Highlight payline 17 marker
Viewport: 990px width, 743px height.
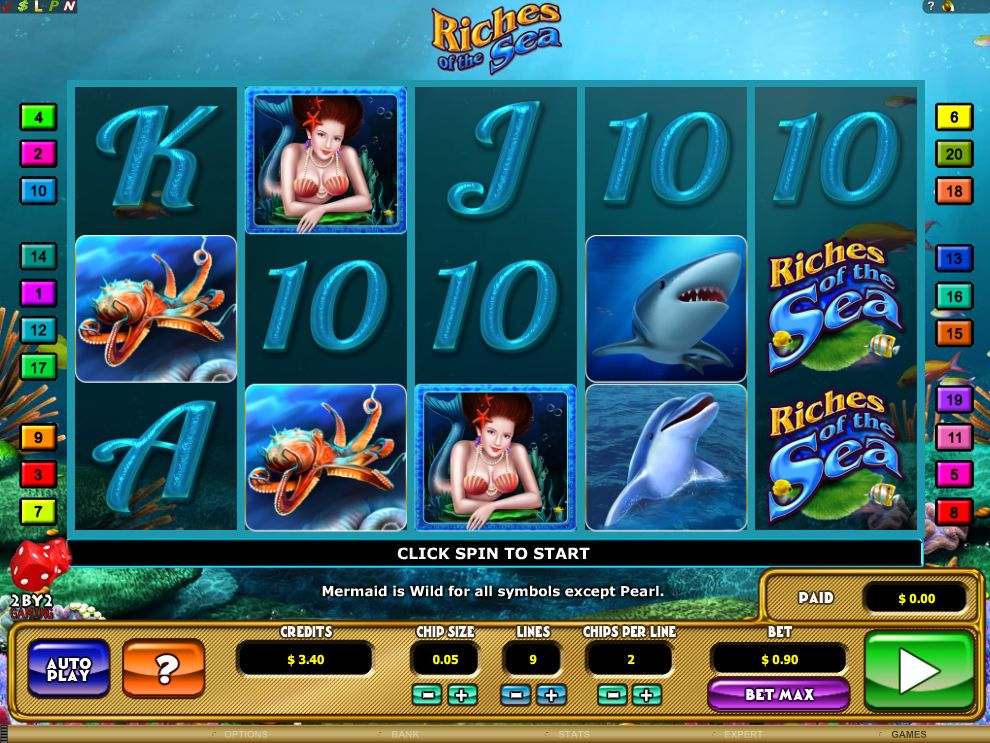click(x=38, y=367)
